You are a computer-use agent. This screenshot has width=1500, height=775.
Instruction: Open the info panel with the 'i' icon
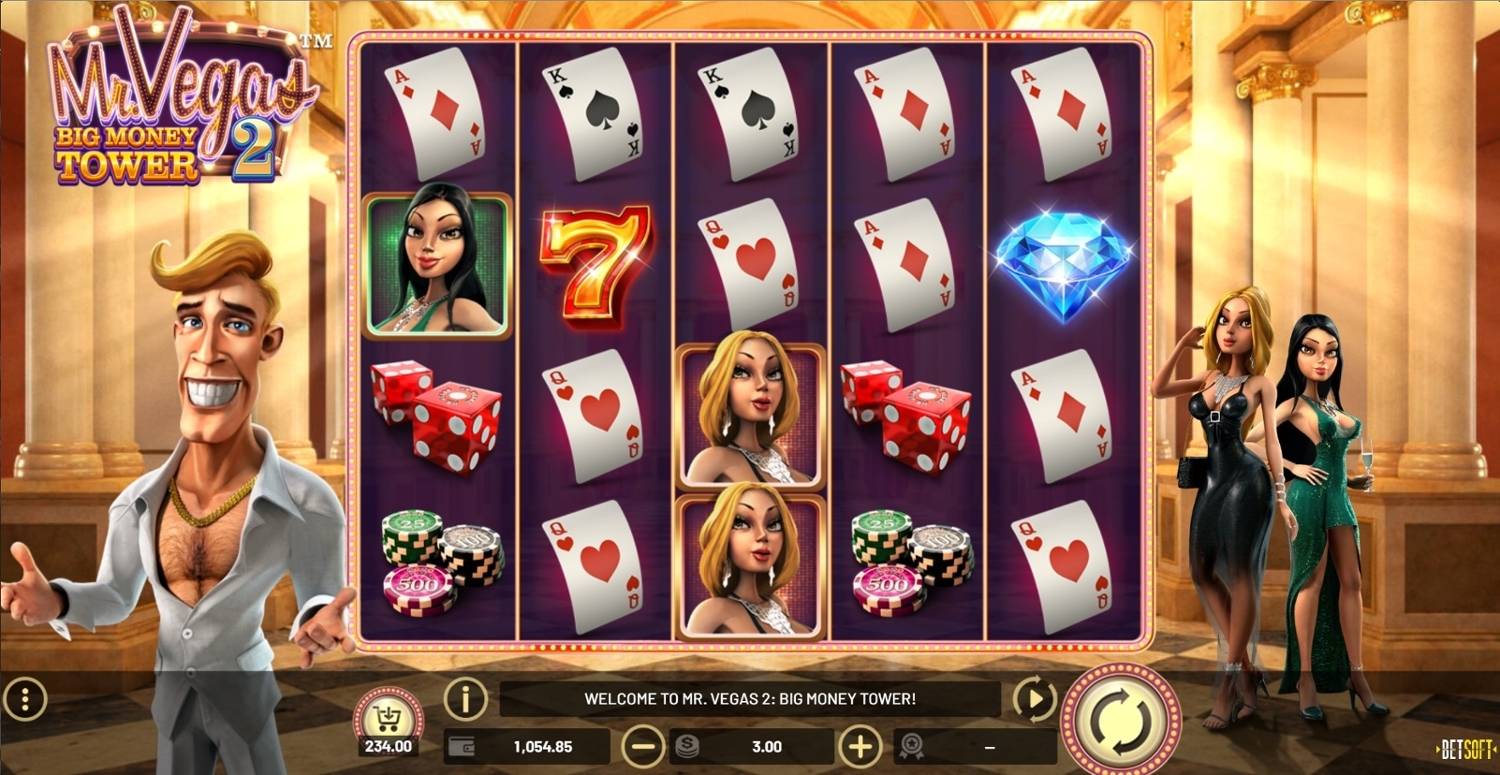click(x=466, y=698)
